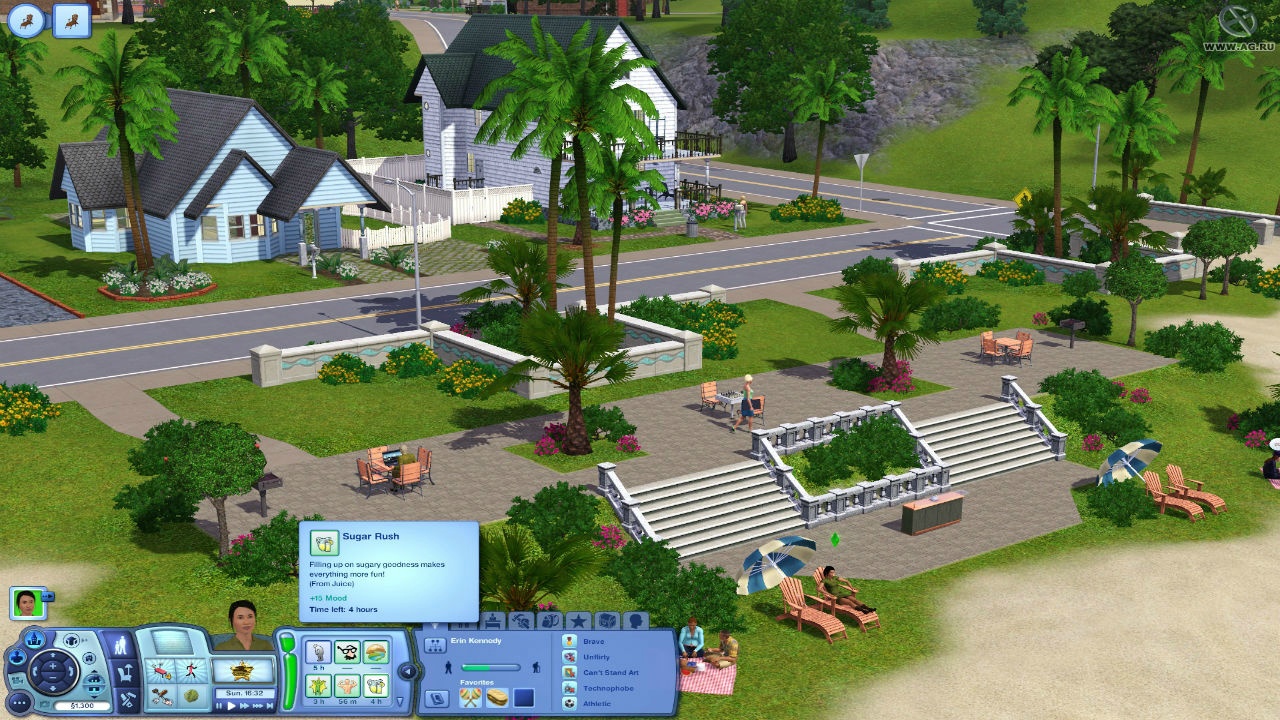
Task: Open Build mode with the tools icon
Action: (x=125, y=700)
